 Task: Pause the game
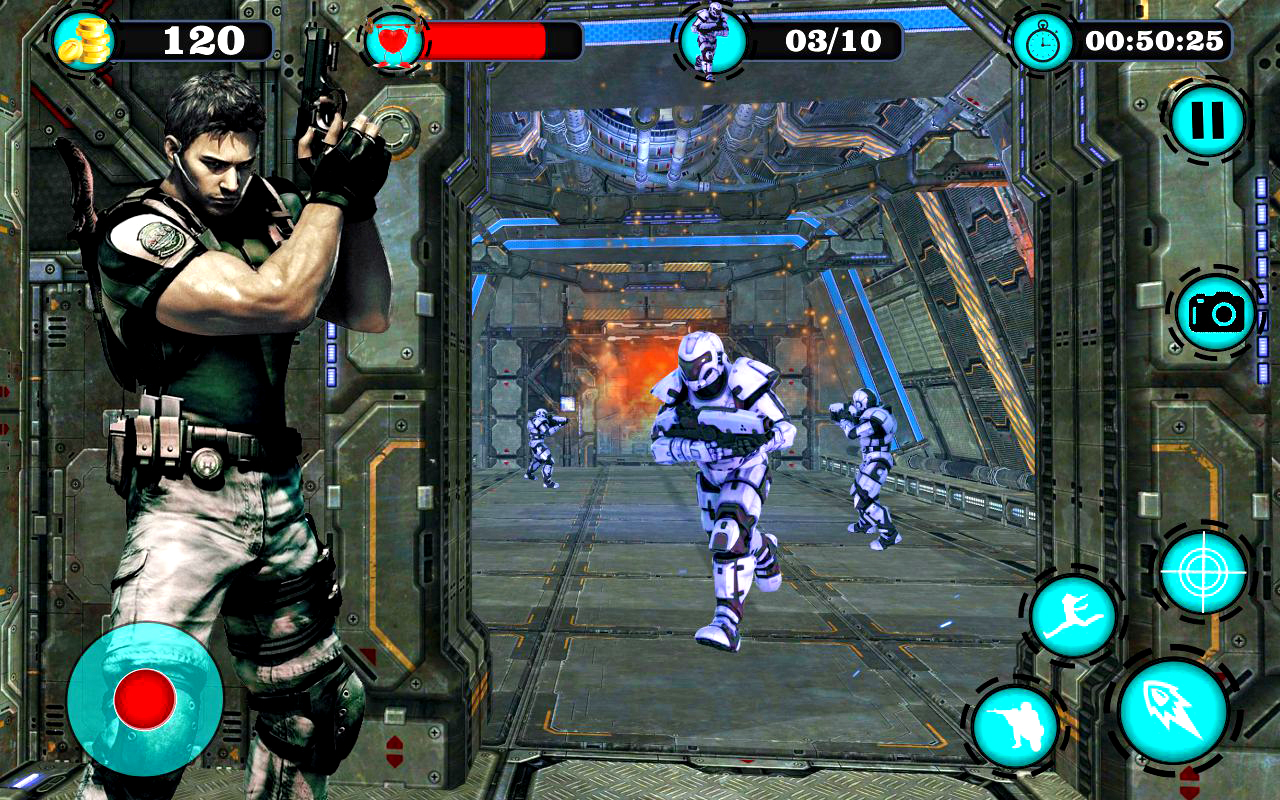pos(1207,121)
